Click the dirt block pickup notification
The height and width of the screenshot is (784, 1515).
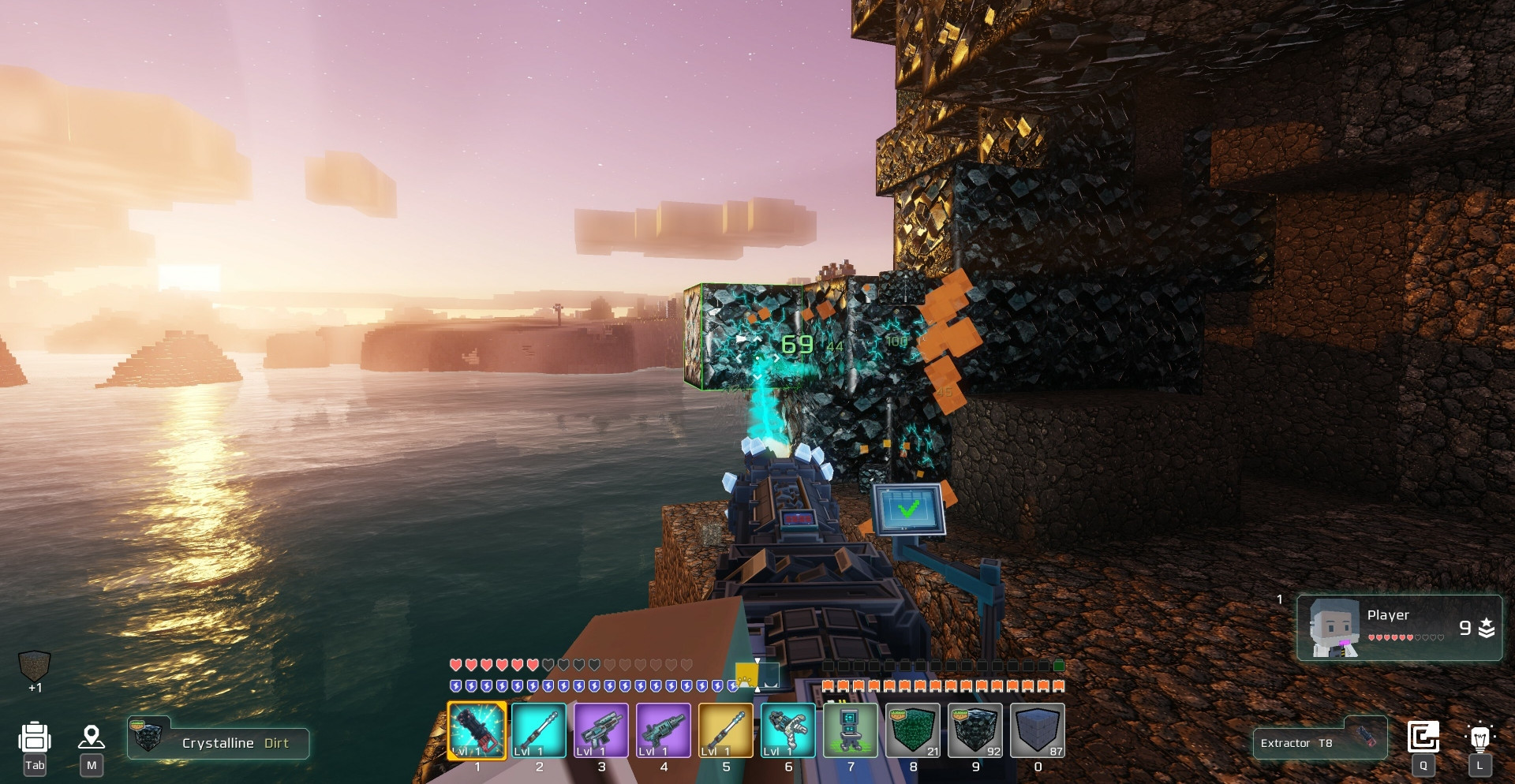35,667
